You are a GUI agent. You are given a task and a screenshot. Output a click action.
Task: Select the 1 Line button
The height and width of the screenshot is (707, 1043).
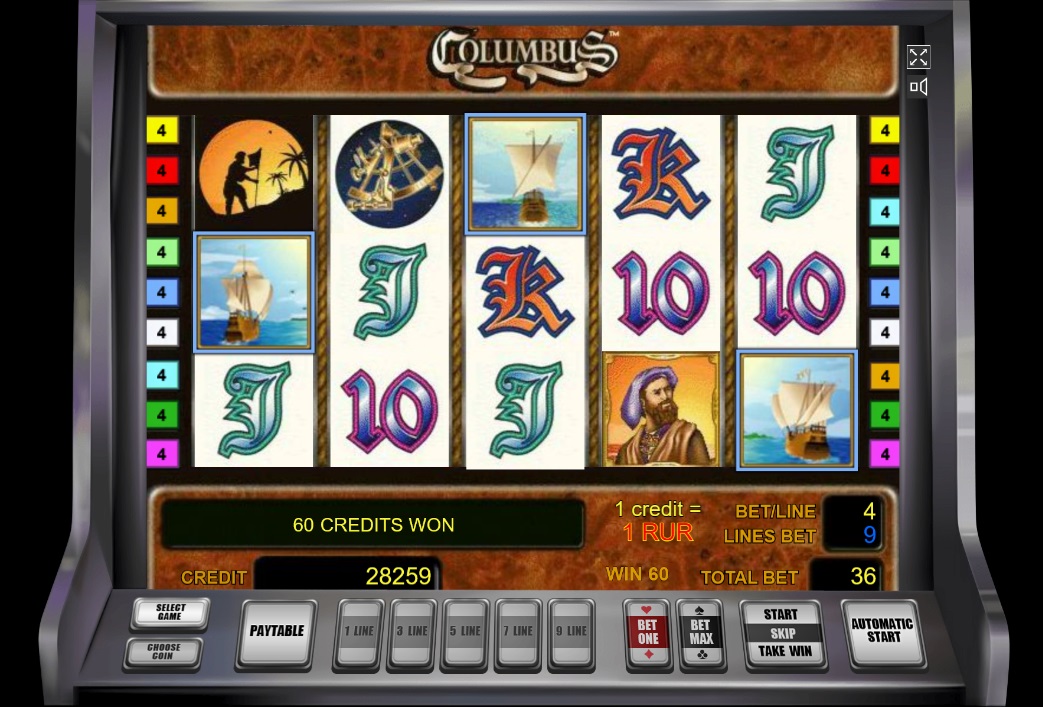(359, 632)
